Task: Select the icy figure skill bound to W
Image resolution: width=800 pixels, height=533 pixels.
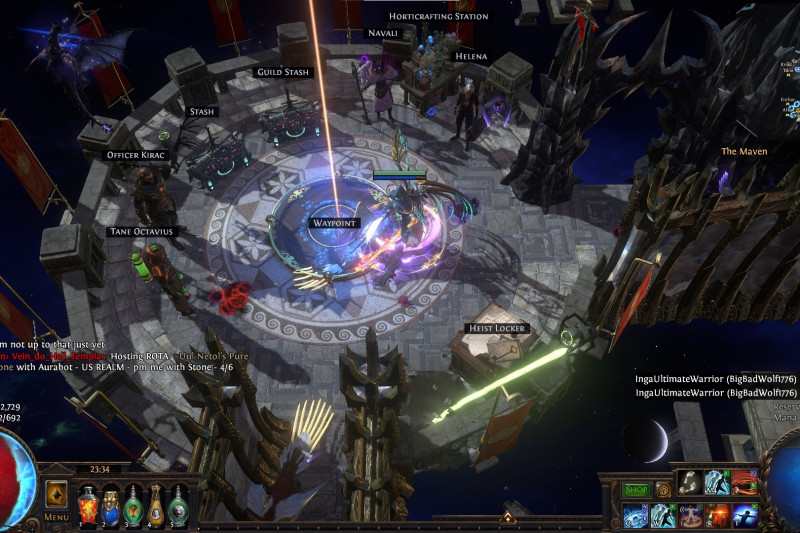Action: pos(664,516)
